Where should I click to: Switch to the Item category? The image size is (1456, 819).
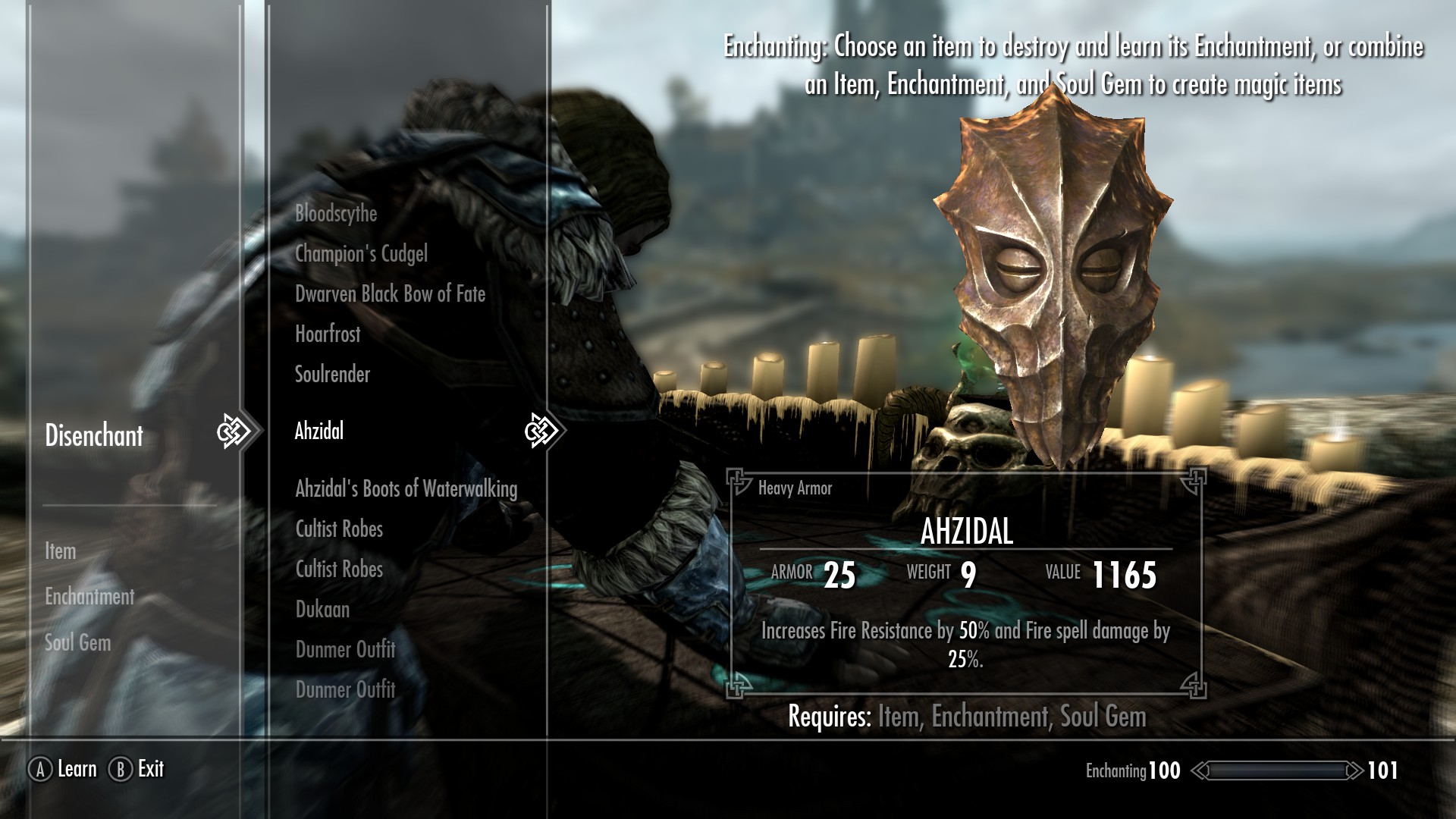pyautogui.click(x=60, y=551)
